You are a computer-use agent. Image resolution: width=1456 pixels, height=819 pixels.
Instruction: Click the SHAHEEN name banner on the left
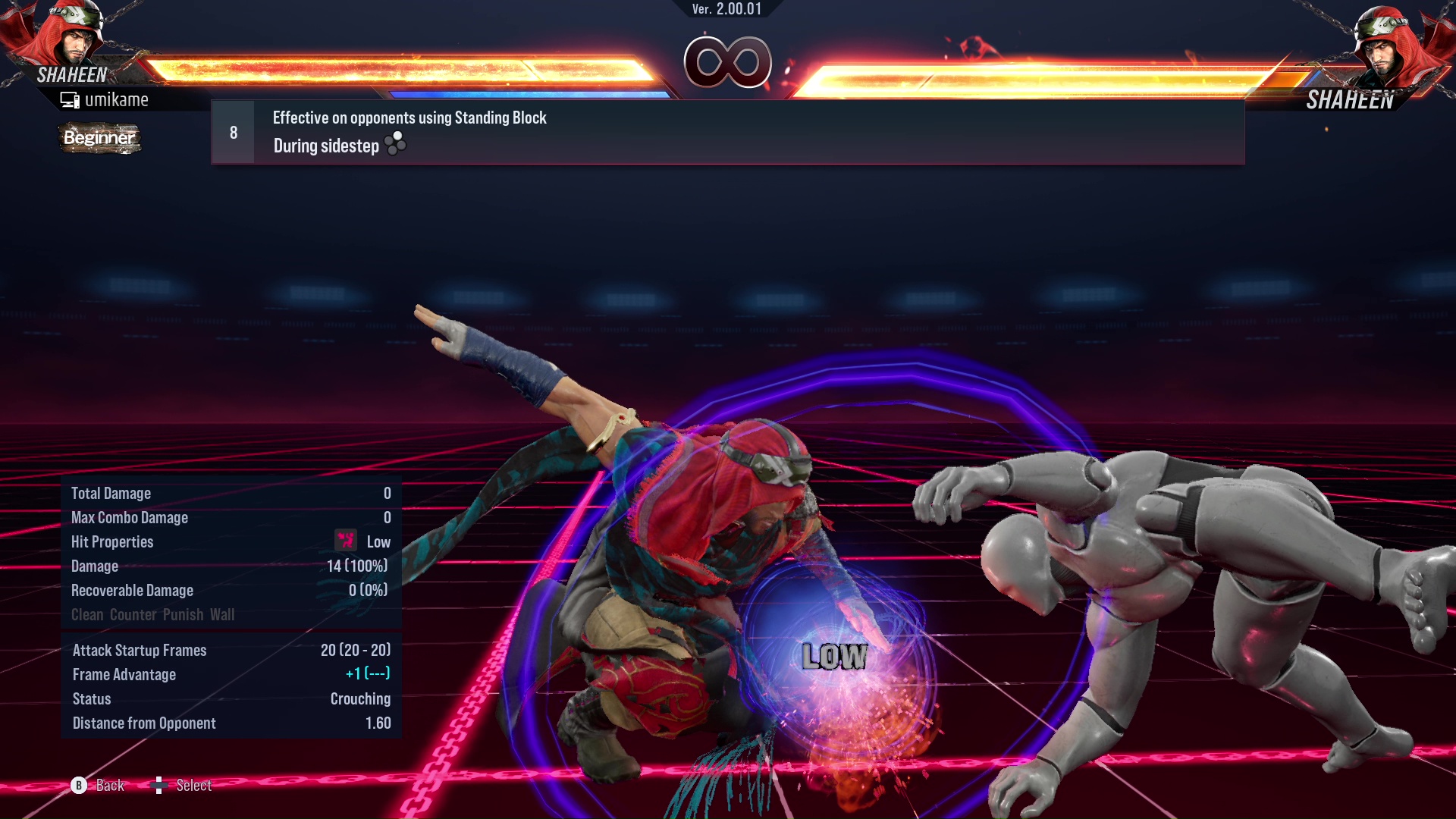[74, 74]
